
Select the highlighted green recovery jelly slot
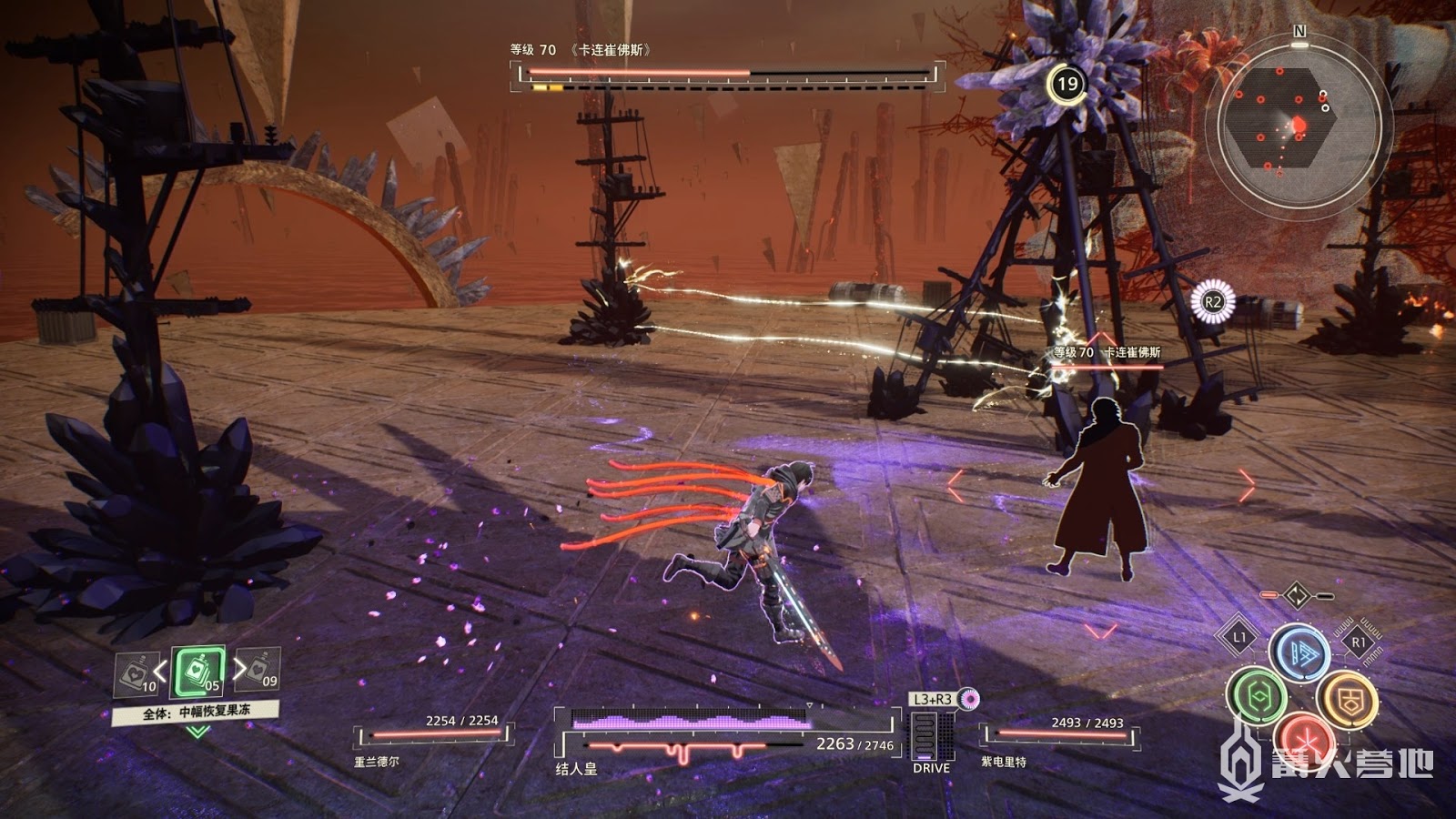pos(198,672)
